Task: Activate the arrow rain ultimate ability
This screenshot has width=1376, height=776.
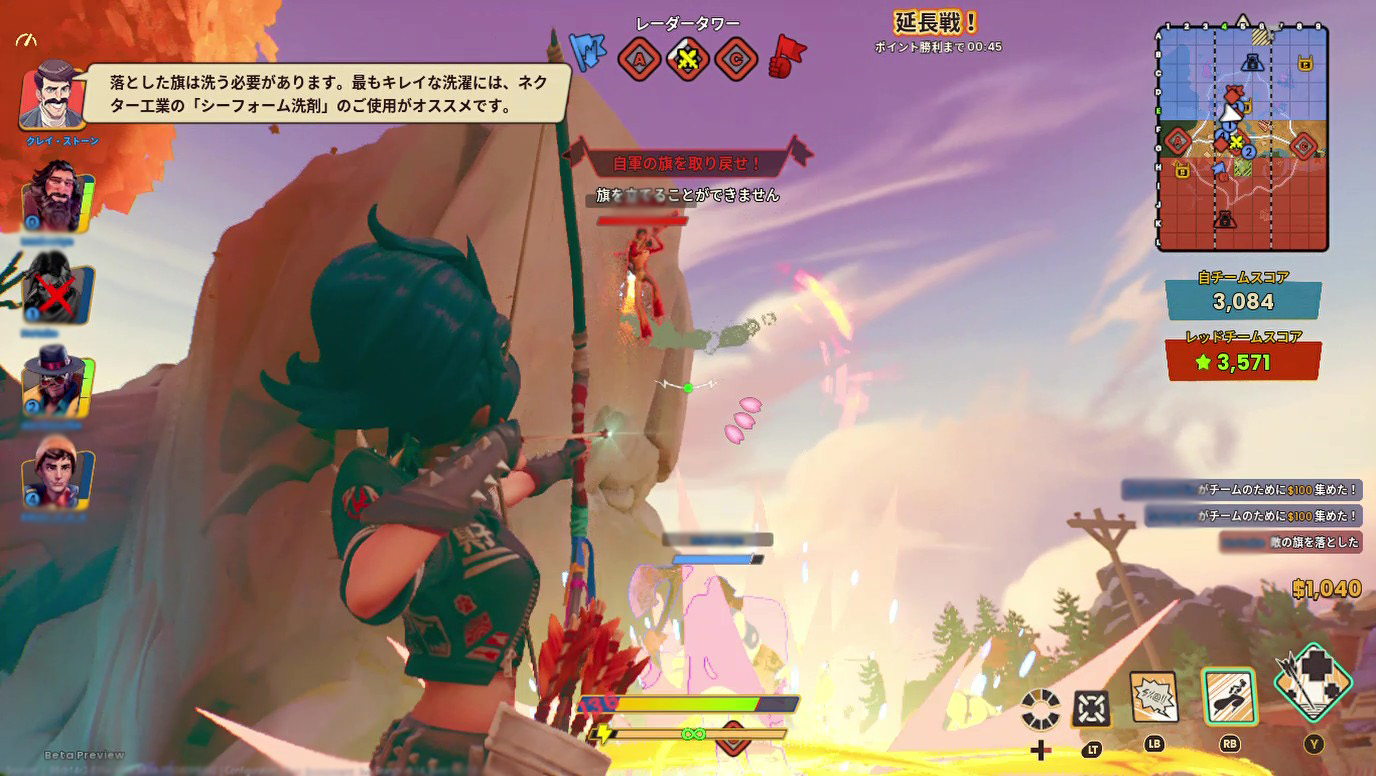Action: pyautogui.click(x=1312, y=684)
